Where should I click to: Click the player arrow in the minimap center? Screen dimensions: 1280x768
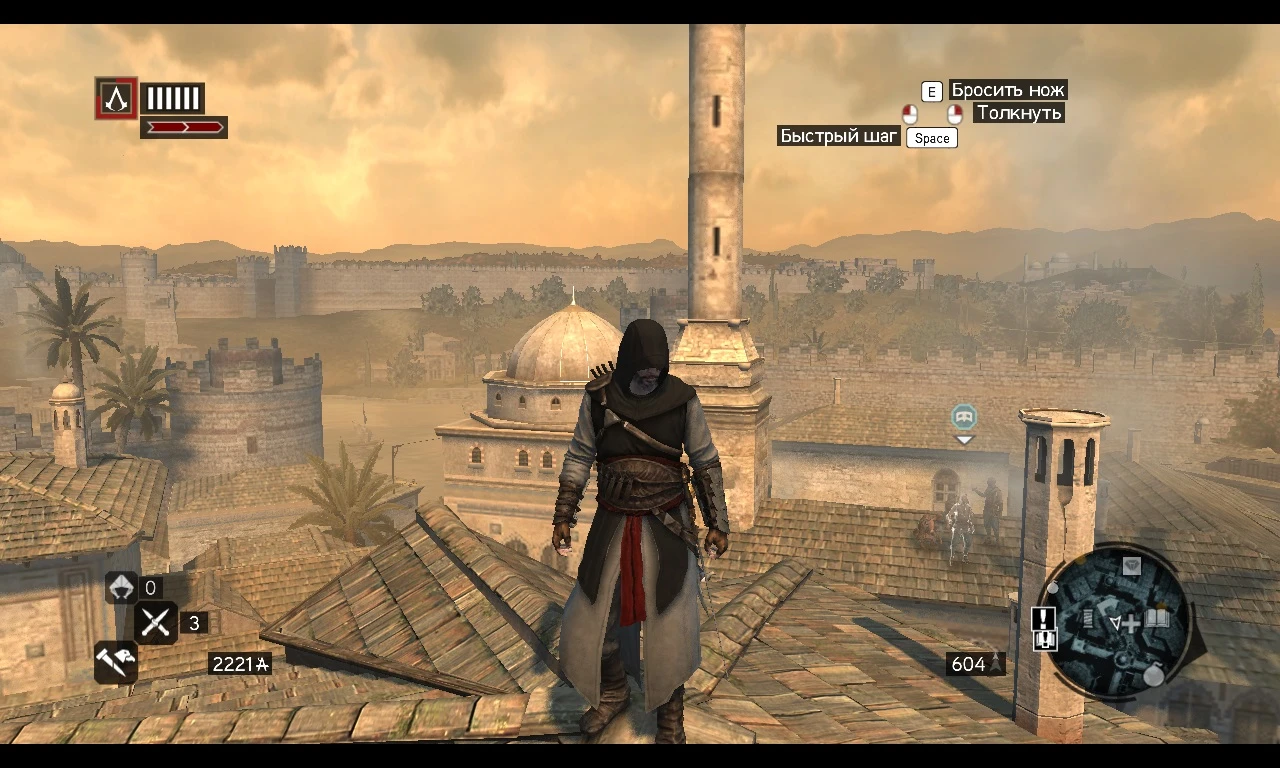coord(1116,621)
